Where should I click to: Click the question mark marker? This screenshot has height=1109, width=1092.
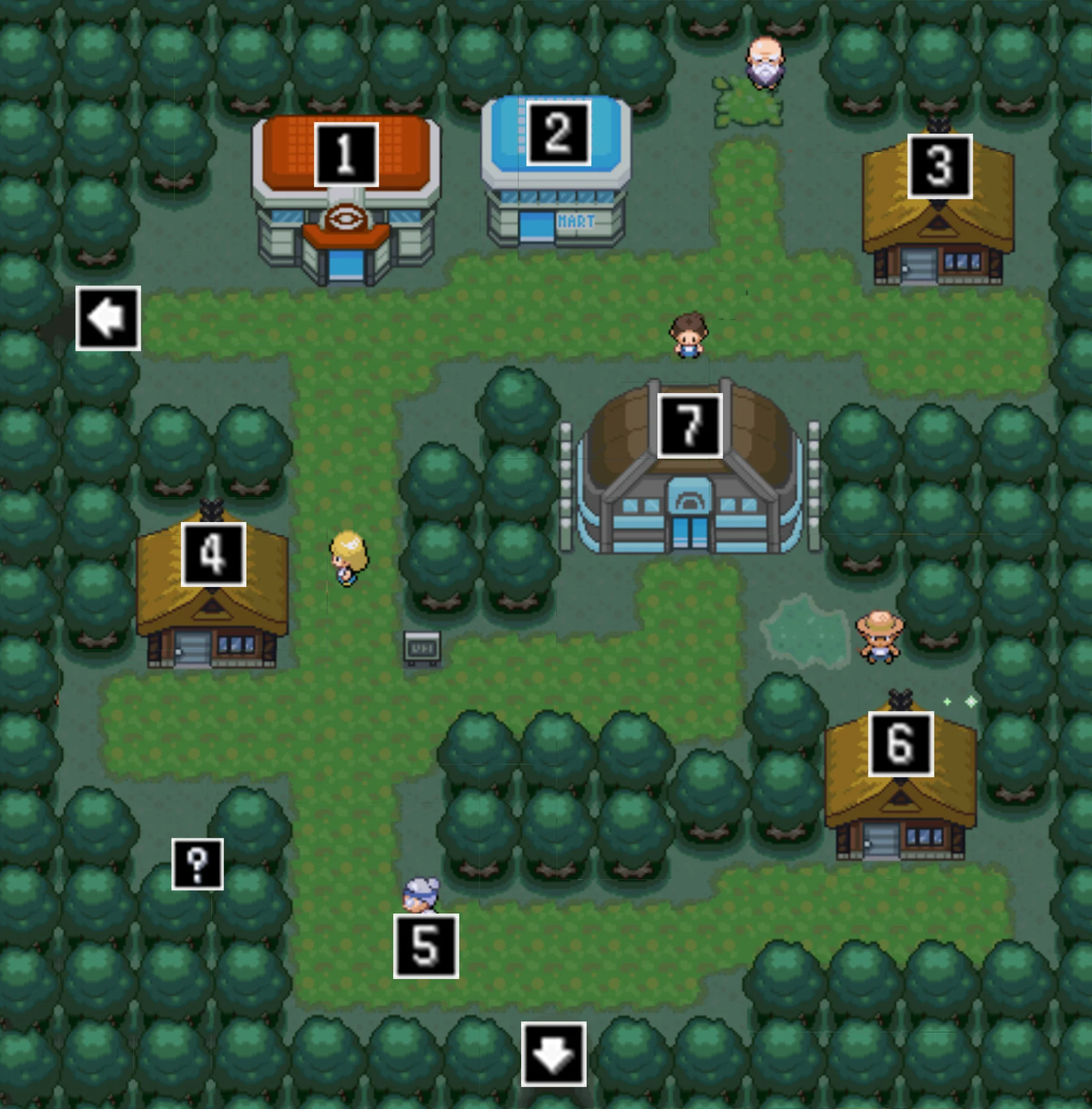[197, 864]
